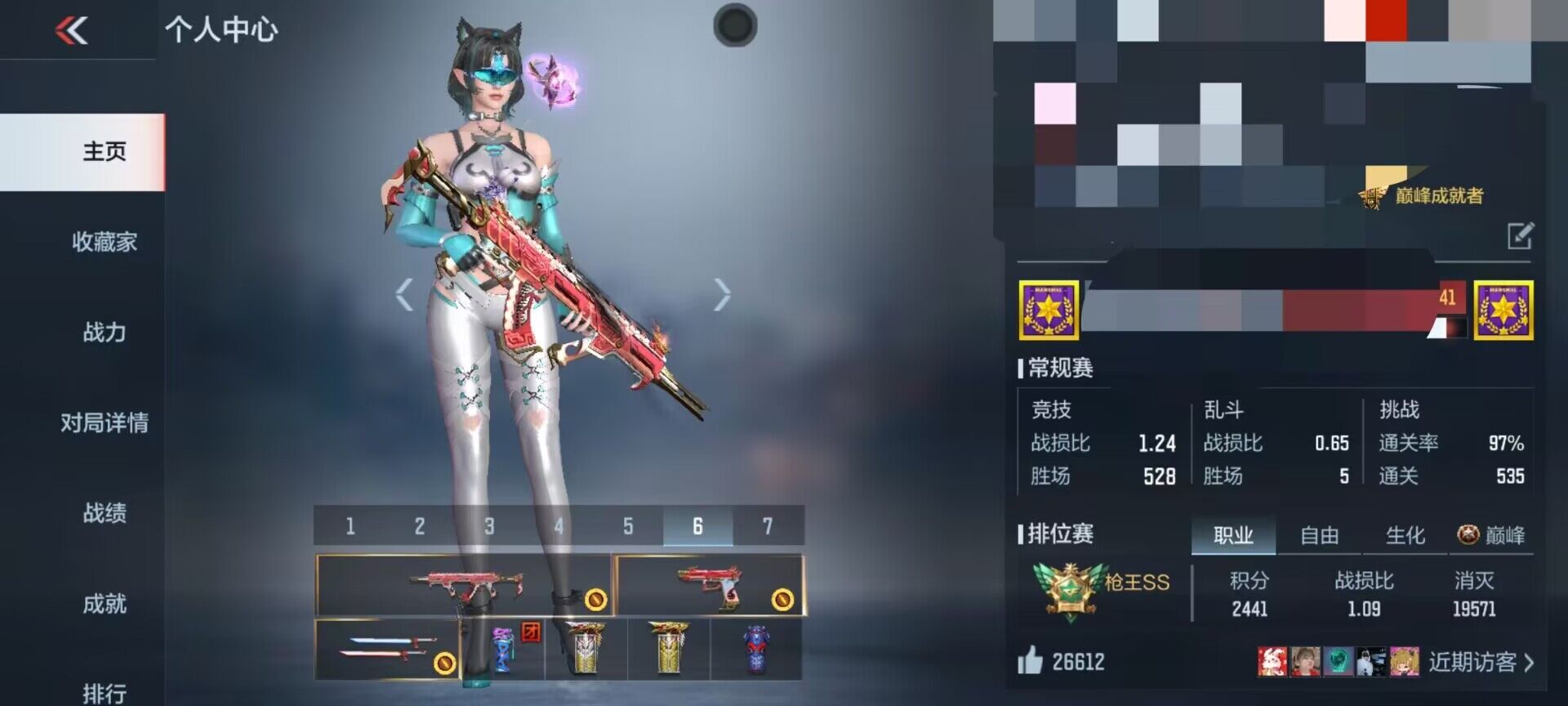Select the sword melee weapon slot

pyautogui.click(x=387, y=649)
